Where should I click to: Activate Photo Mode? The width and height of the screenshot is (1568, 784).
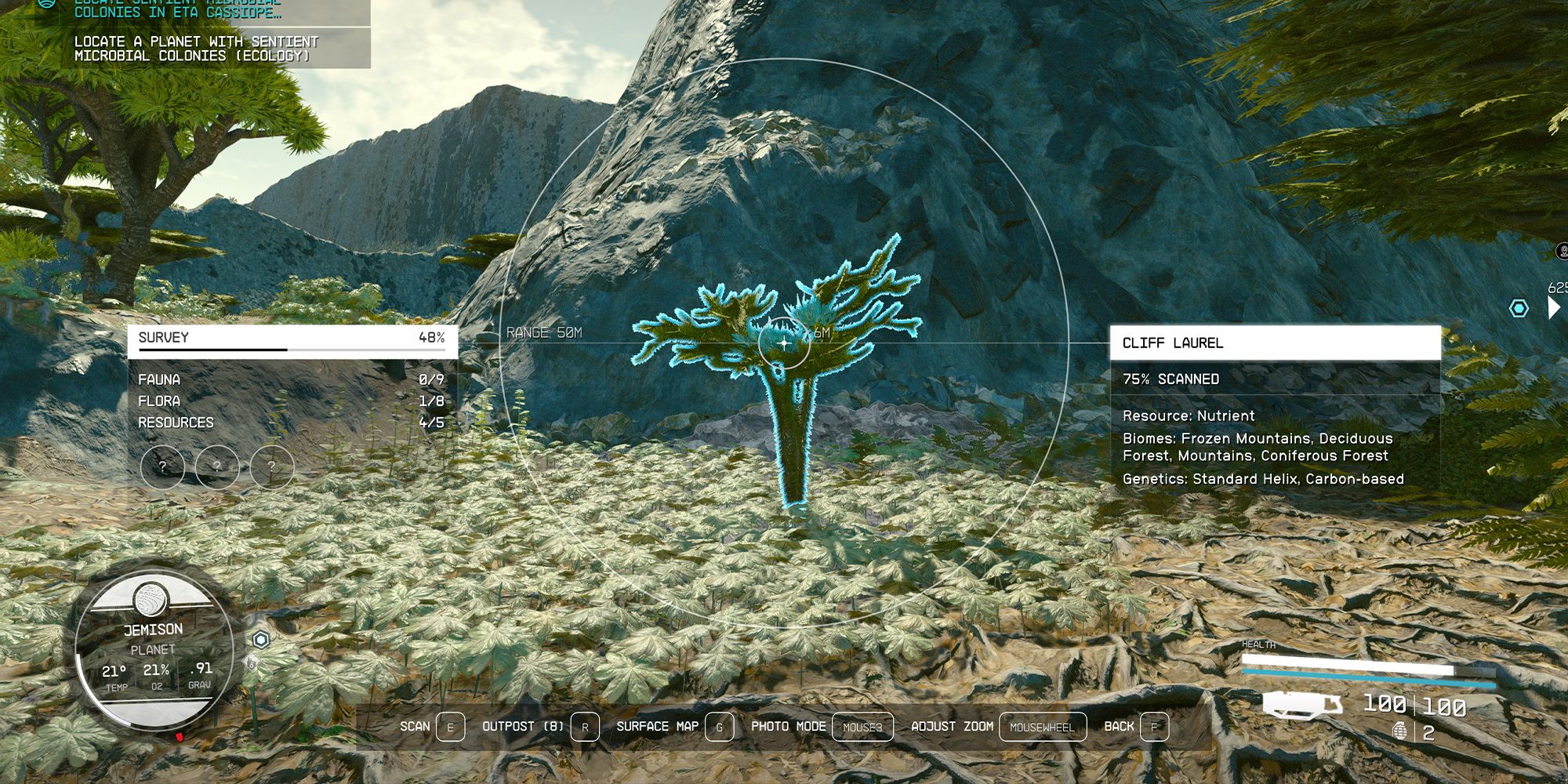click(x=788, y=727)
